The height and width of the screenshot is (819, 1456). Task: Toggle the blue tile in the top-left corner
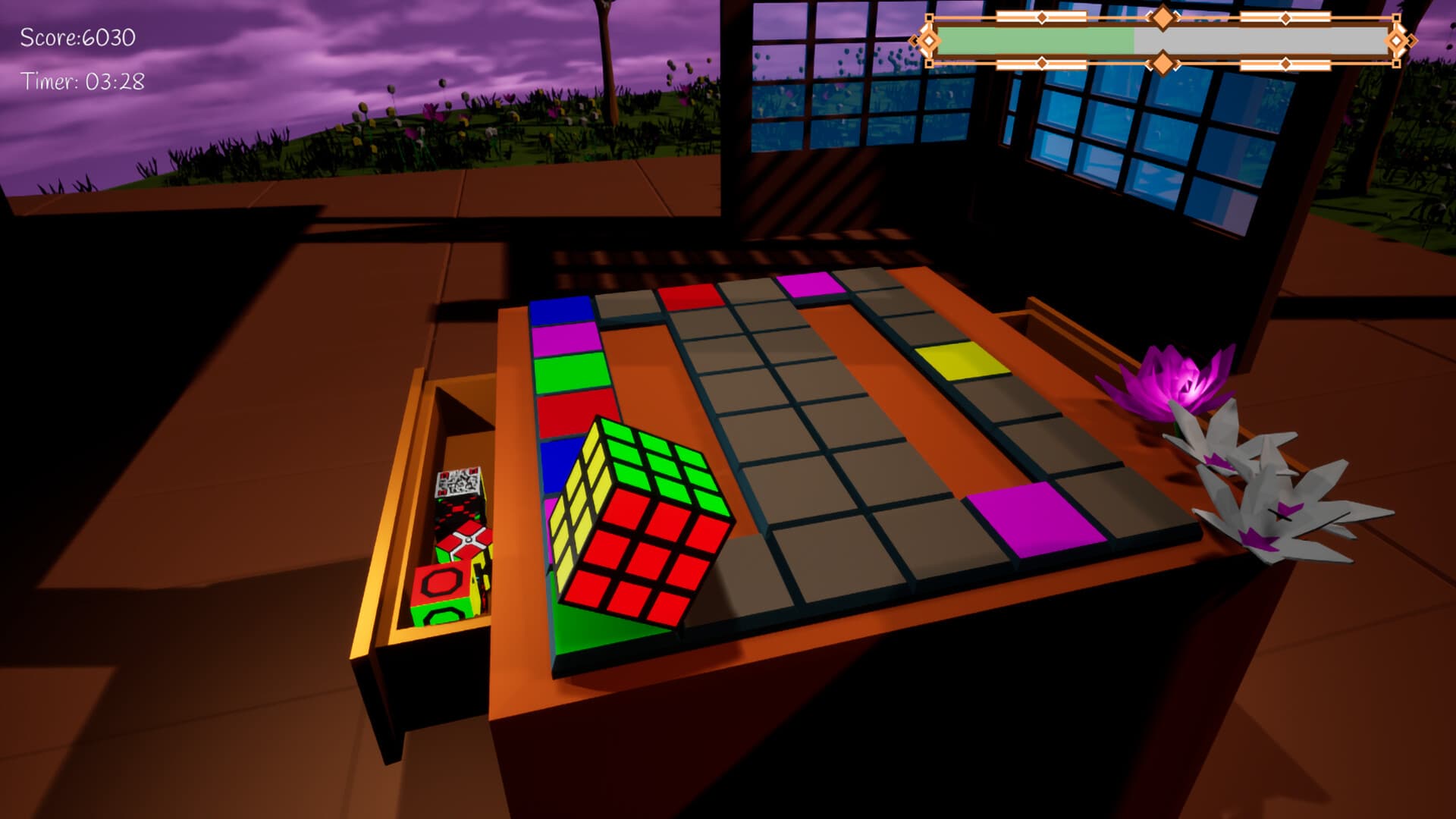tap(561, 311)
